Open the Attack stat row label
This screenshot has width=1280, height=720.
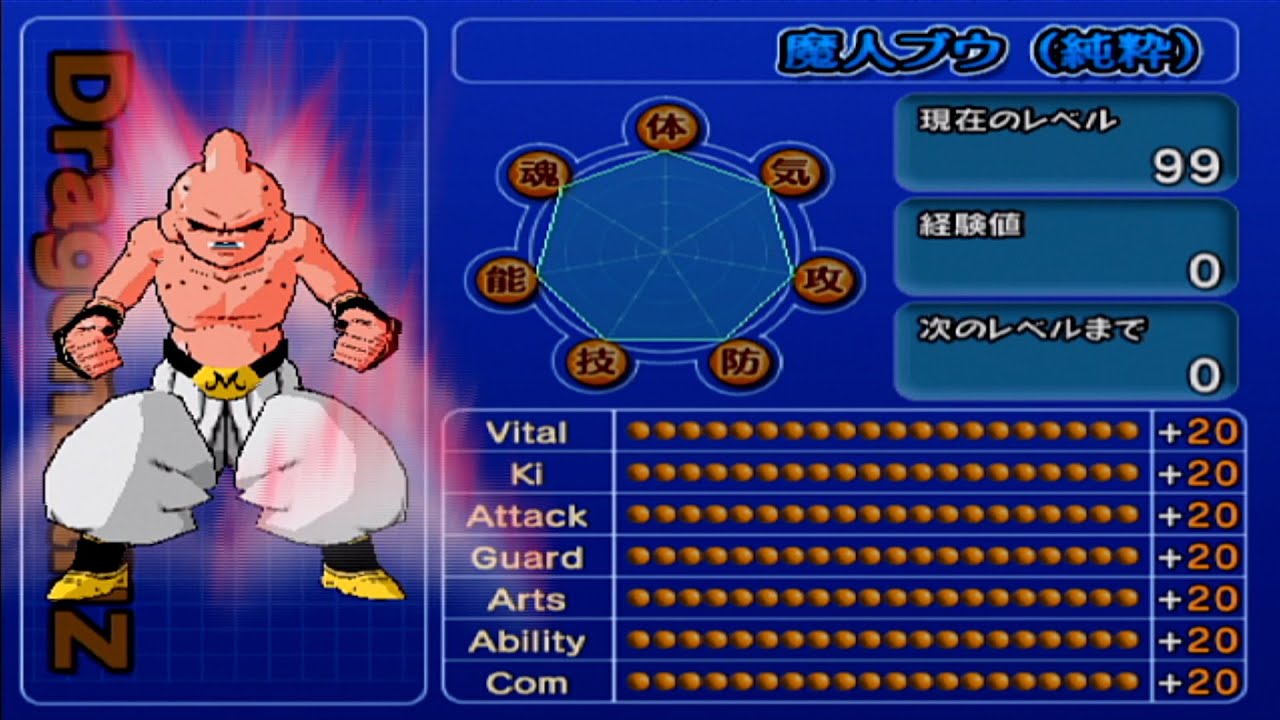coord(531,516)
